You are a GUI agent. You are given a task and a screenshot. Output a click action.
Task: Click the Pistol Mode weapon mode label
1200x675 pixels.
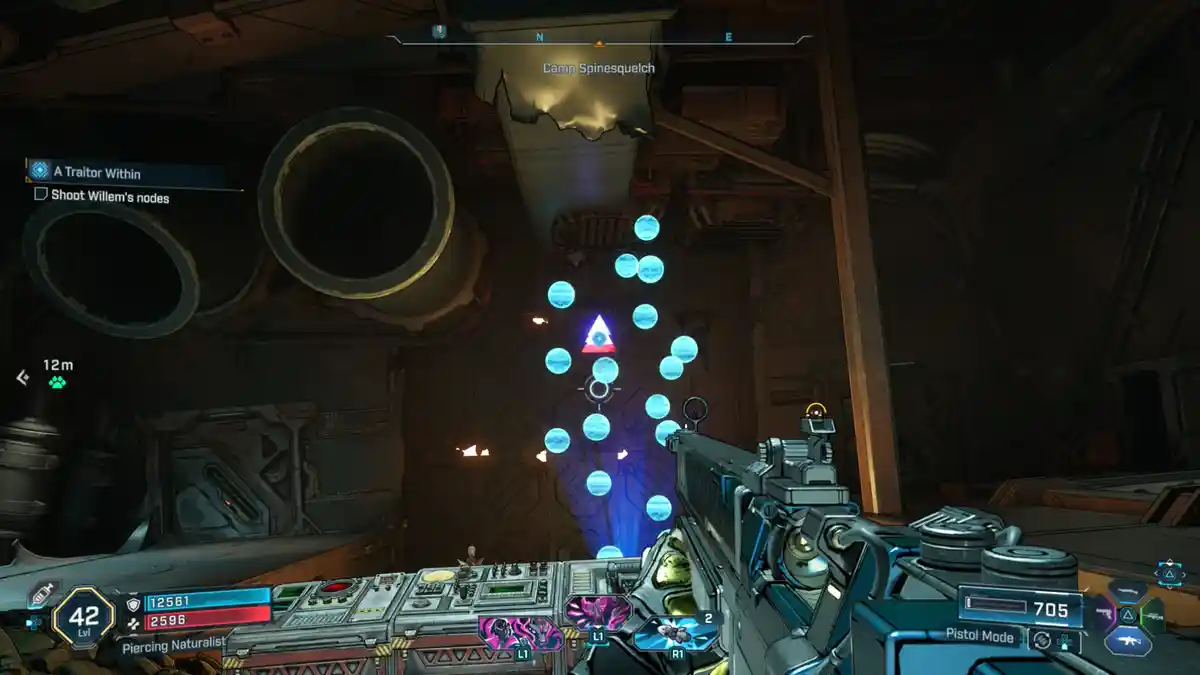(x=981, y=636)
